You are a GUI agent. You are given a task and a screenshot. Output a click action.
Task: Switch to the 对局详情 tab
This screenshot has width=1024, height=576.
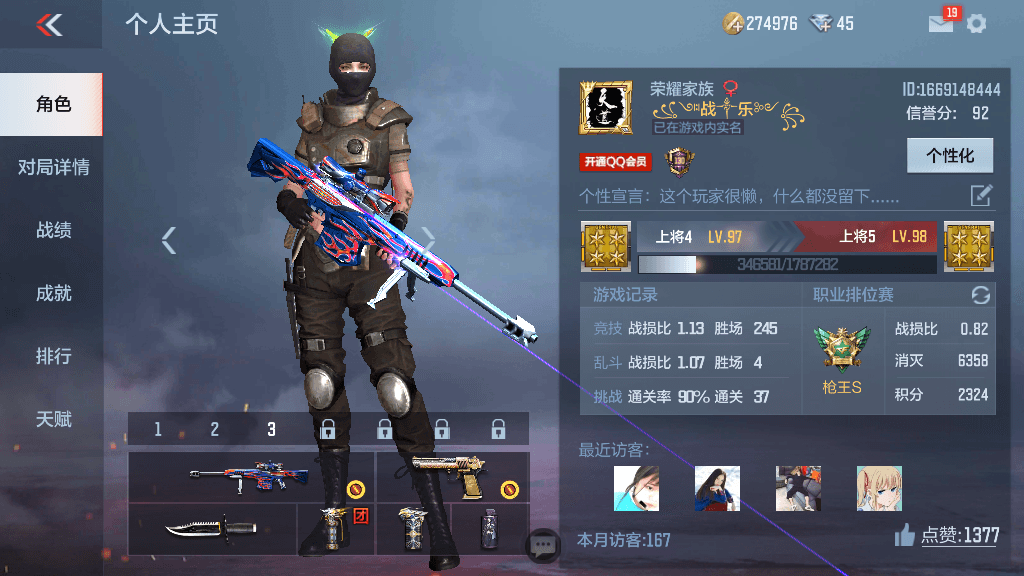coord(53,167)
